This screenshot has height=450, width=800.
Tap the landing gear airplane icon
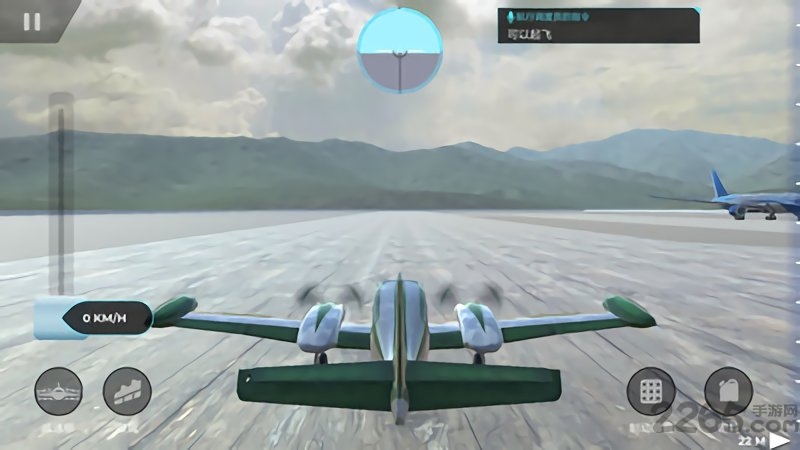click(x=59, y=392)
